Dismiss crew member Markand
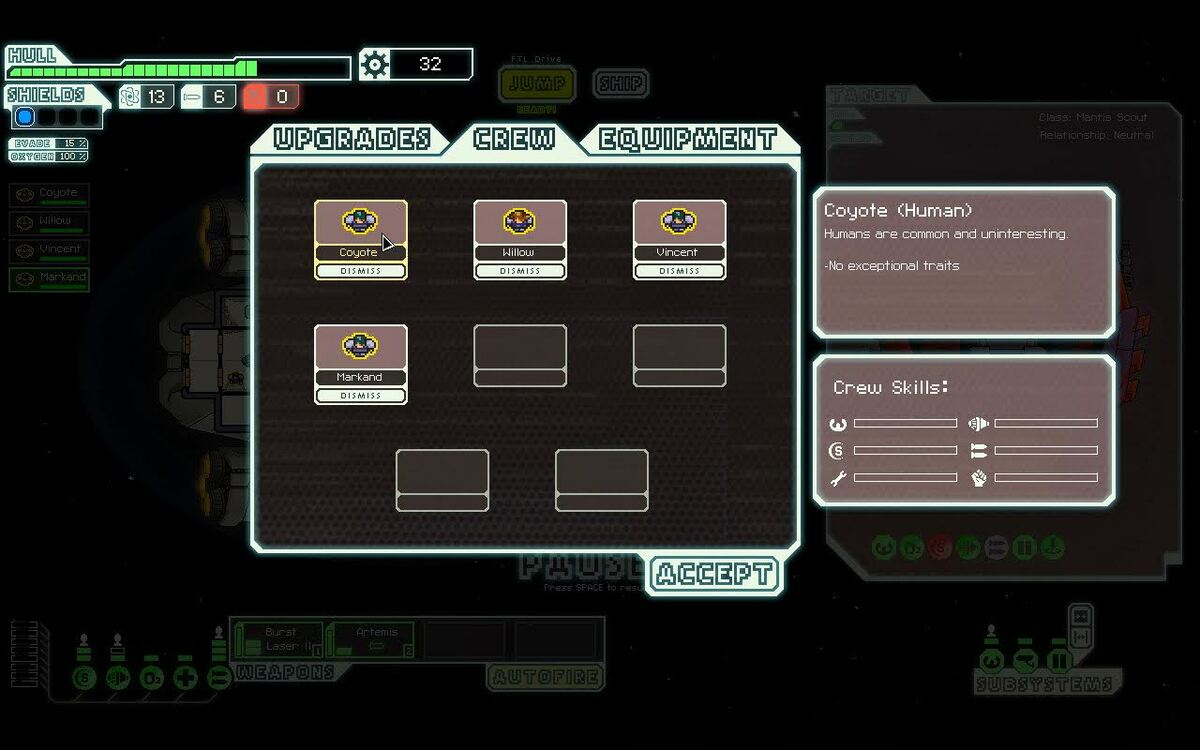Image resolution: width=1200 pixels, height=750 pixels. (360, 396)
